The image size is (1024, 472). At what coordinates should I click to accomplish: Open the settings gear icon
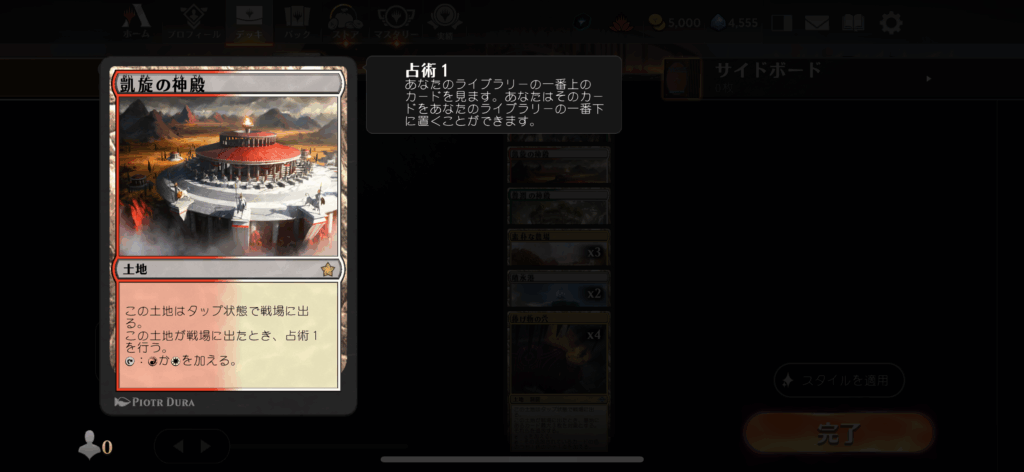890,22
